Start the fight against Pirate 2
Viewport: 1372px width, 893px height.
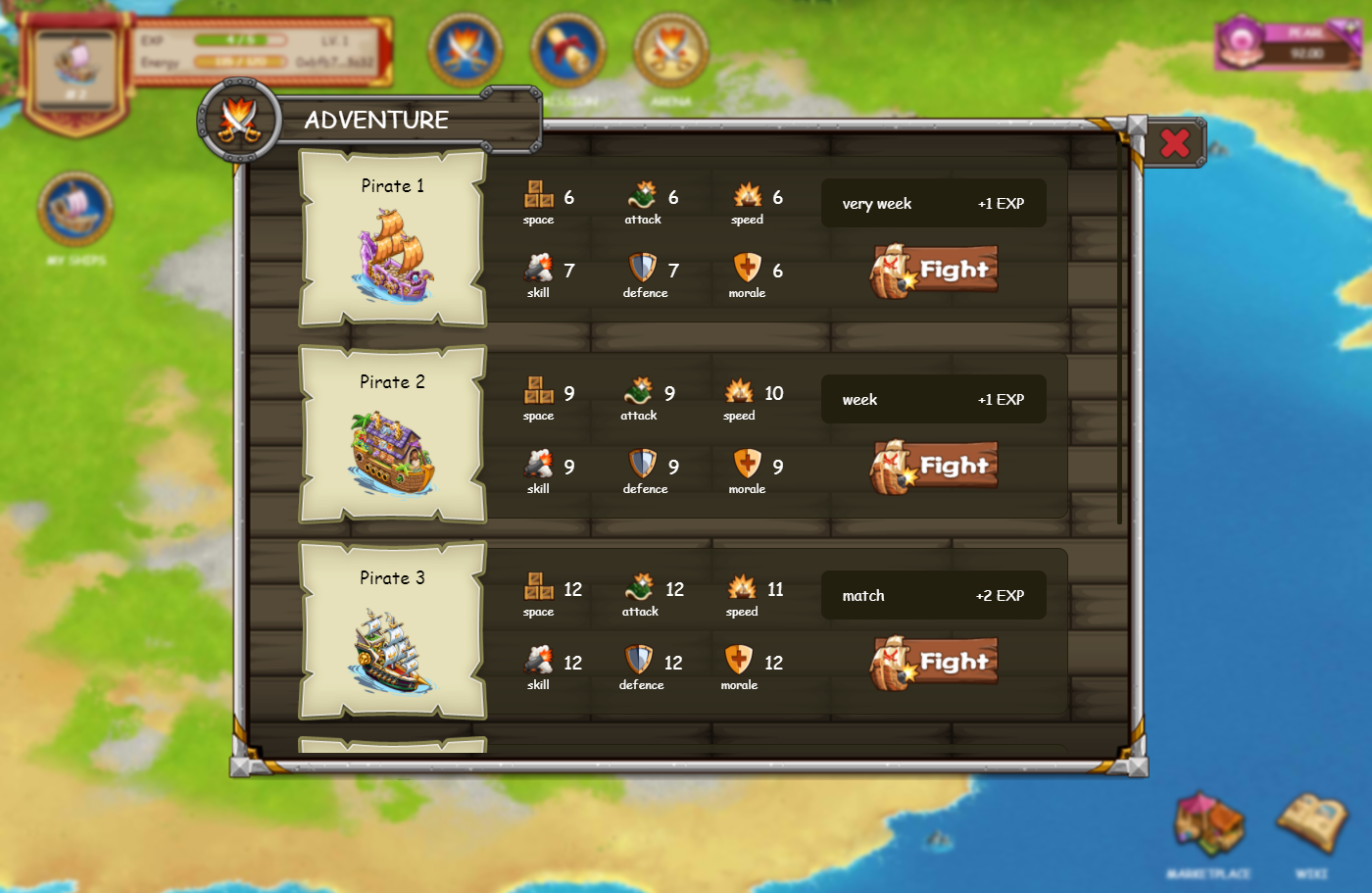[x=934, y=467]
